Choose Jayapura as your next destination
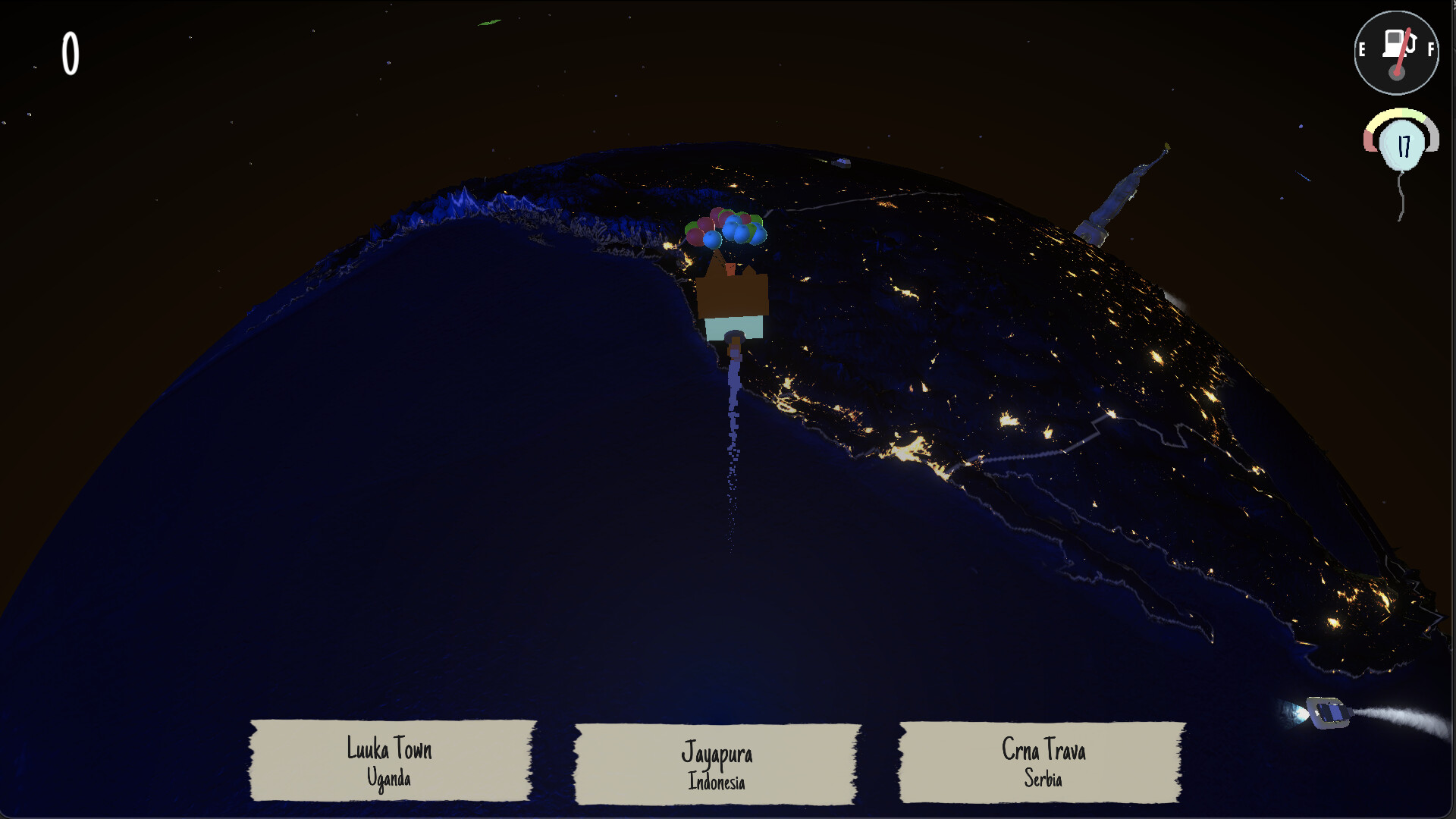1456x819 pixels. pyautogui.click(x=717, y=753)
